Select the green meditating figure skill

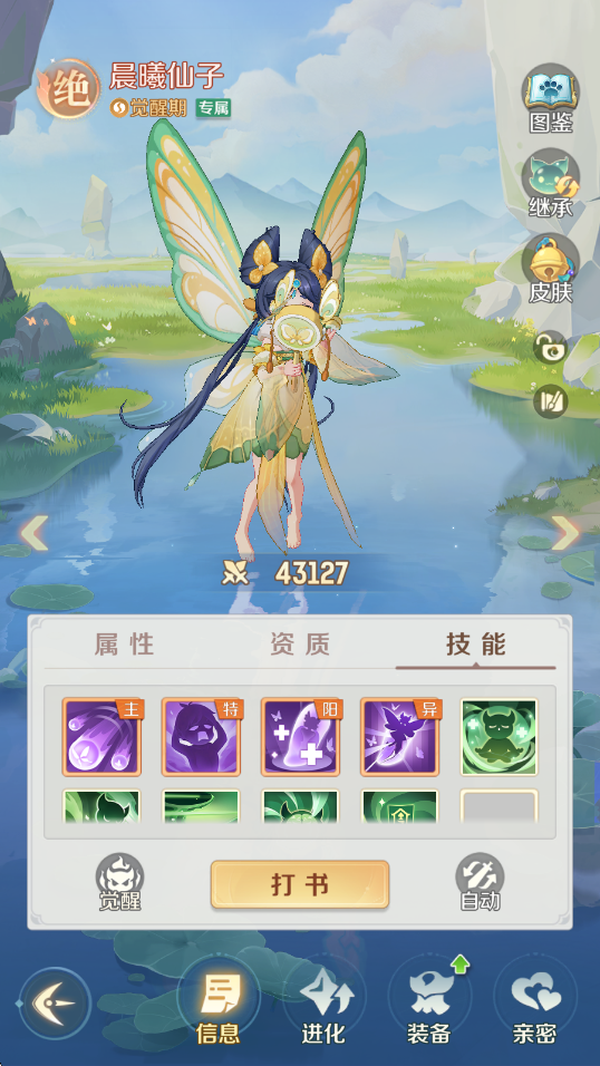click(499, 737)
